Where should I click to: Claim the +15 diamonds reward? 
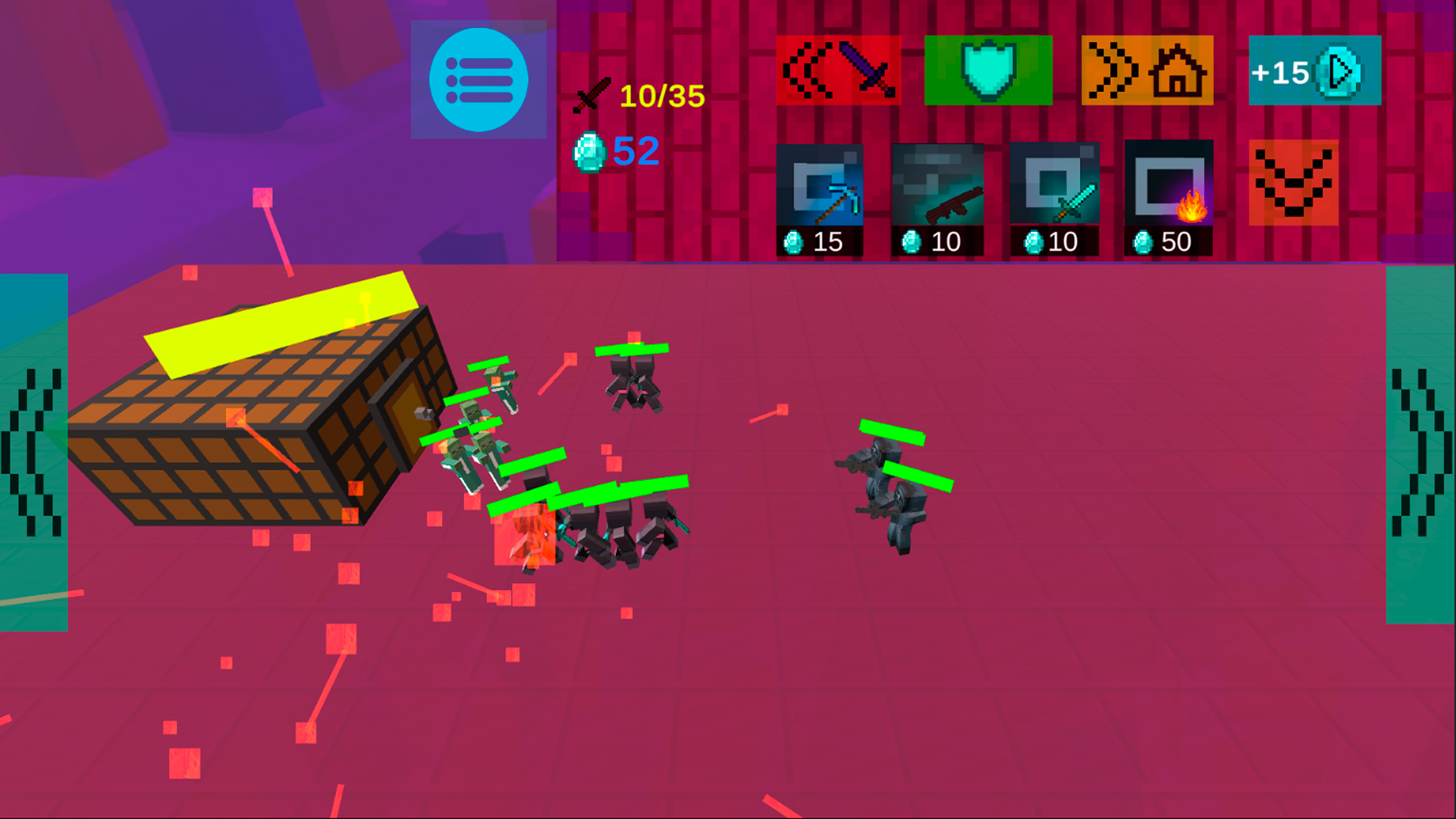(1313, 72)
